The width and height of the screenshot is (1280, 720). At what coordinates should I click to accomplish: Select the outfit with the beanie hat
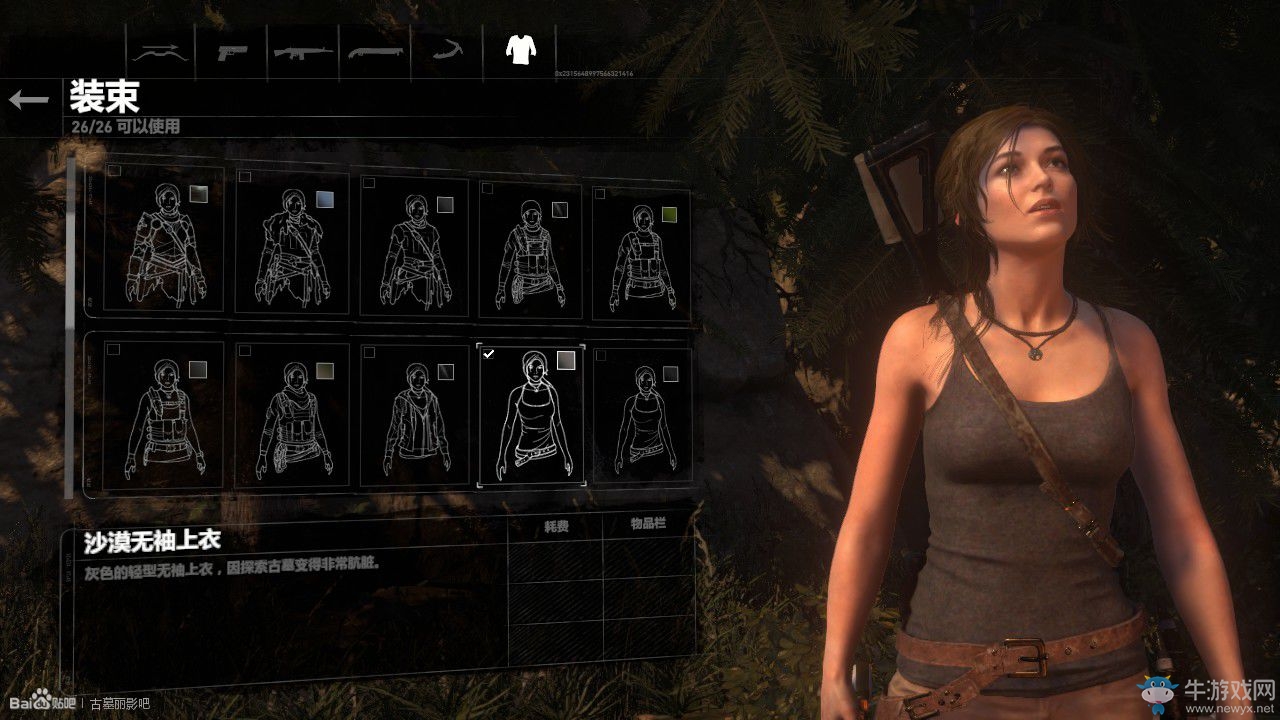(x=531, y=250)
